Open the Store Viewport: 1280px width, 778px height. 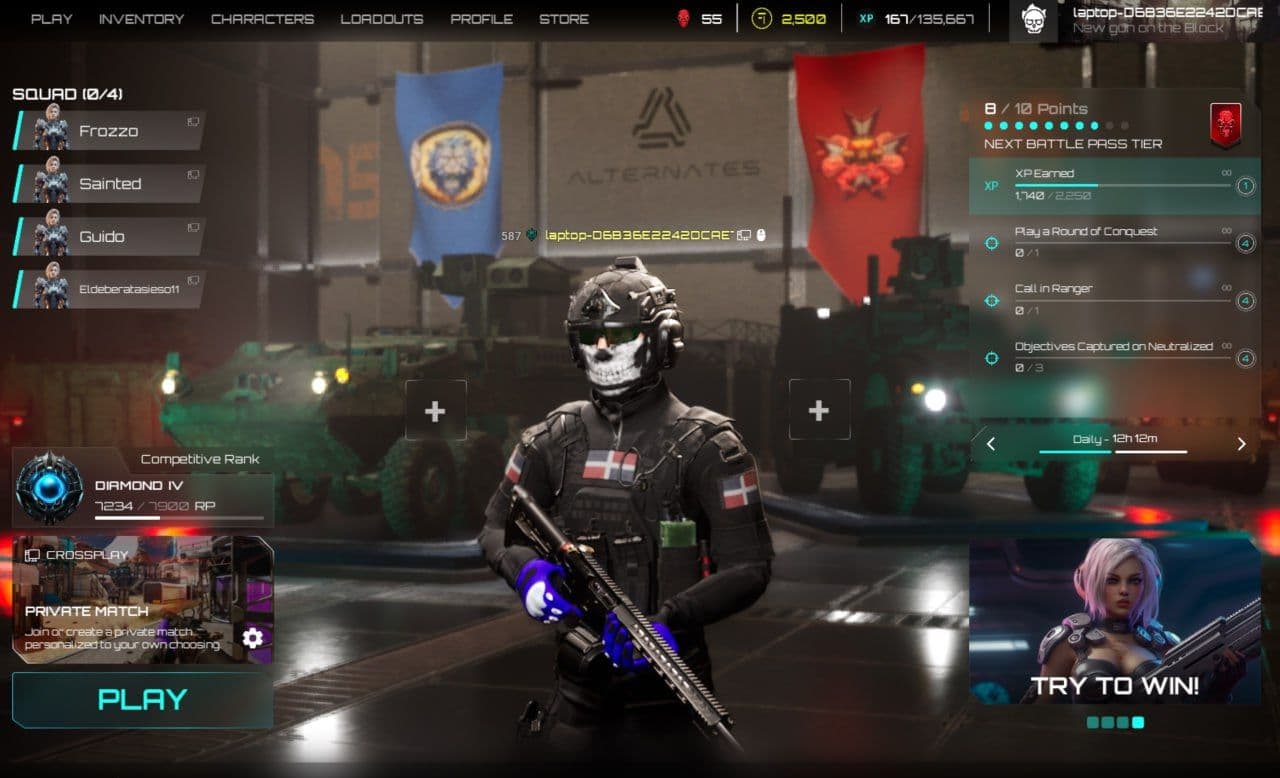pyautogui.click(x=564, y=19)
